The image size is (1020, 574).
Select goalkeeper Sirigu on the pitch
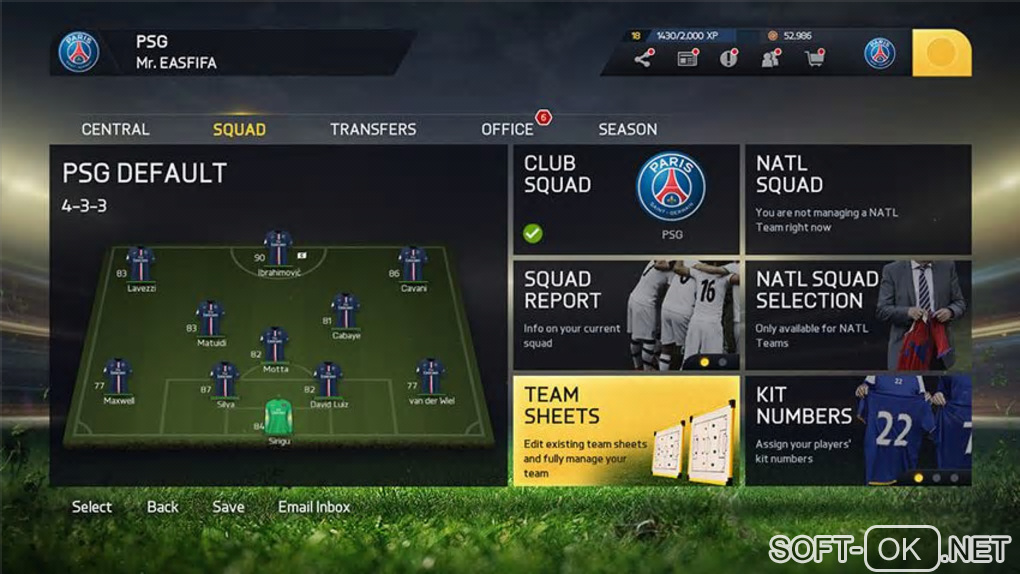tap(278, 416)
